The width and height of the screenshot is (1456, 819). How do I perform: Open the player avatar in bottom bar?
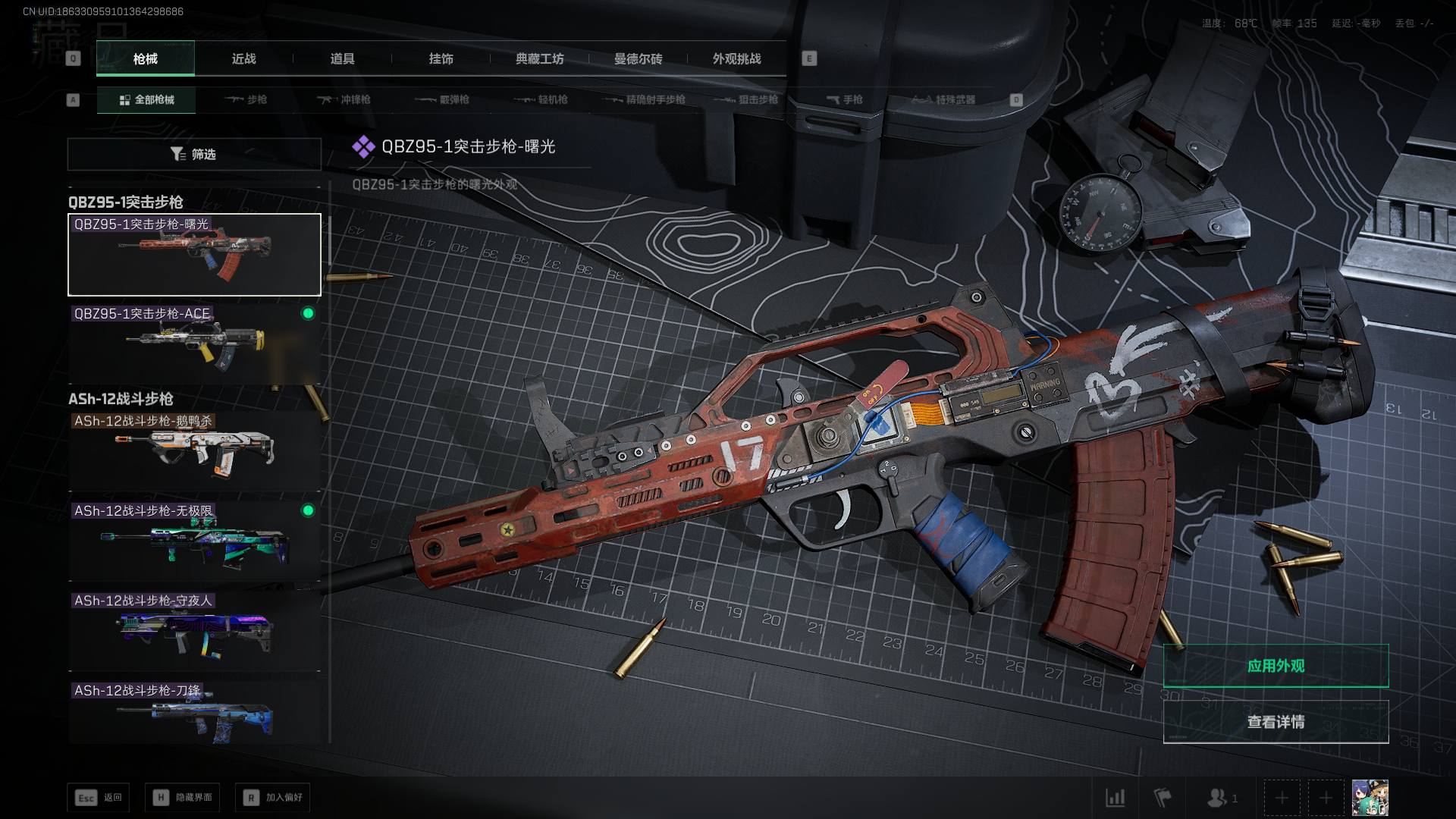[x=1370, y=798]
